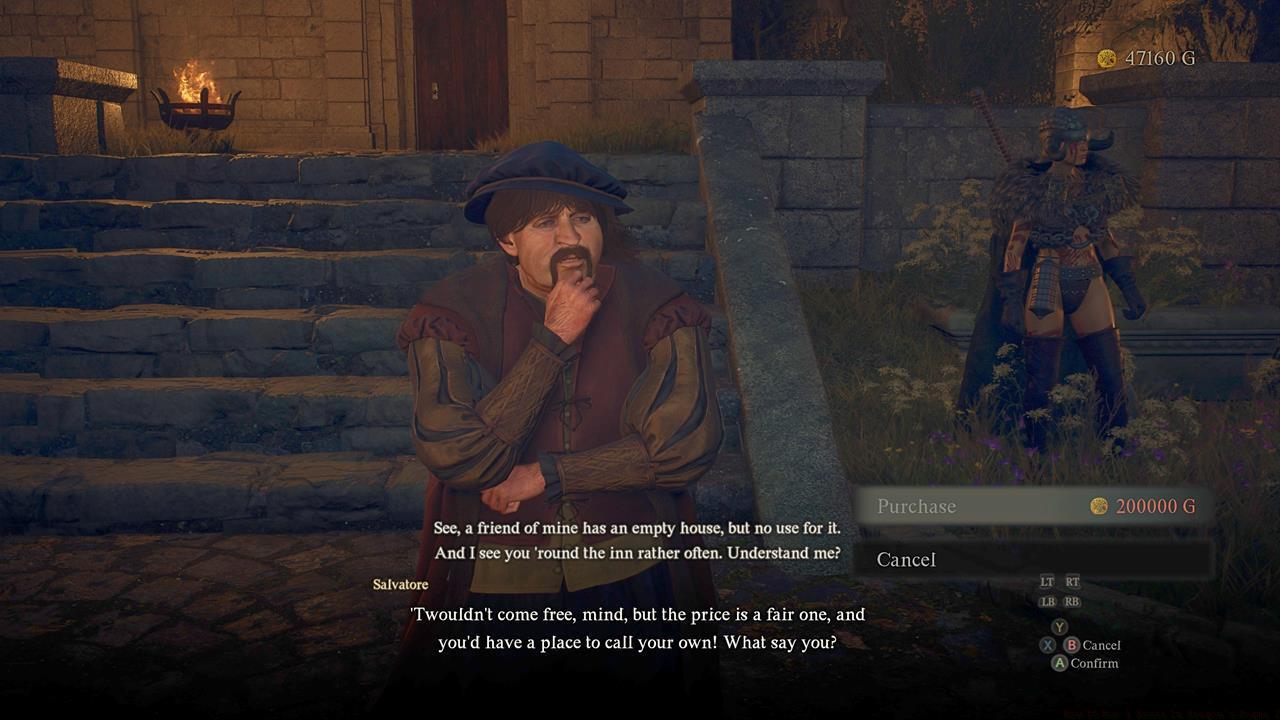
Task: Select the Purchase option for the house
Action: [x=915, y=507]
